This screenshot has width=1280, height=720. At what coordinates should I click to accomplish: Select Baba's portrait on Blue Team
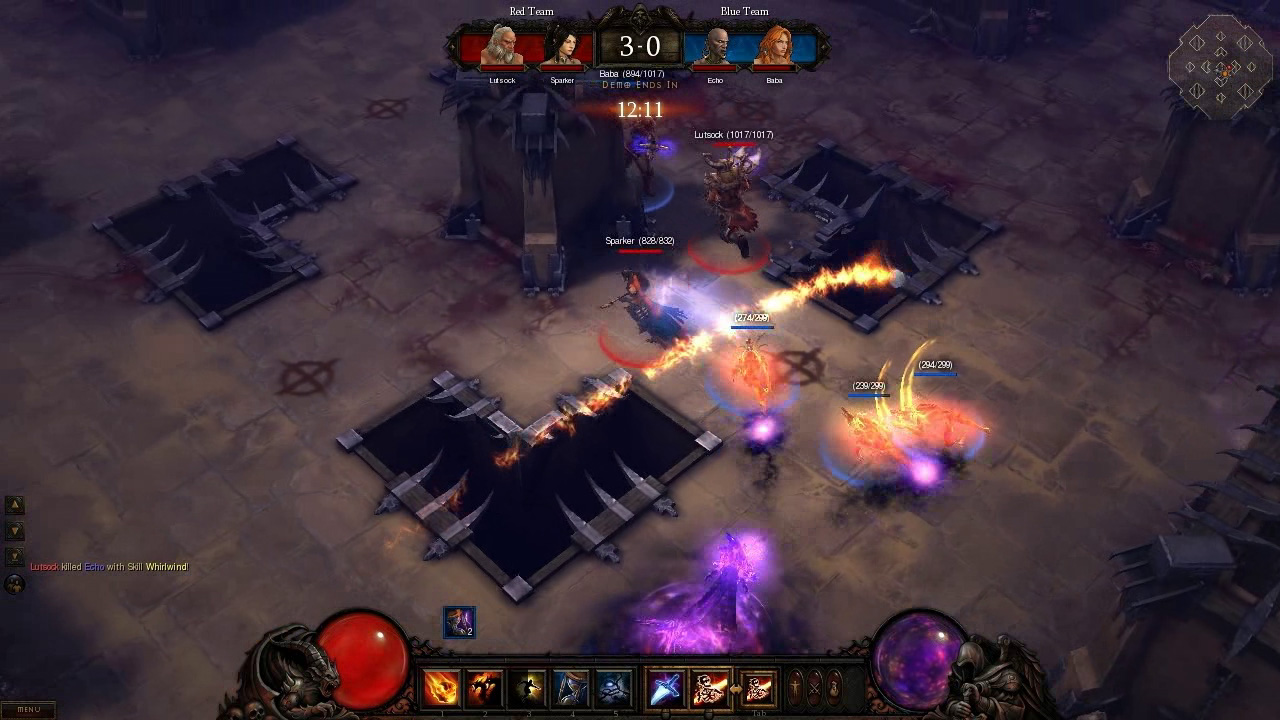[774, 47]
